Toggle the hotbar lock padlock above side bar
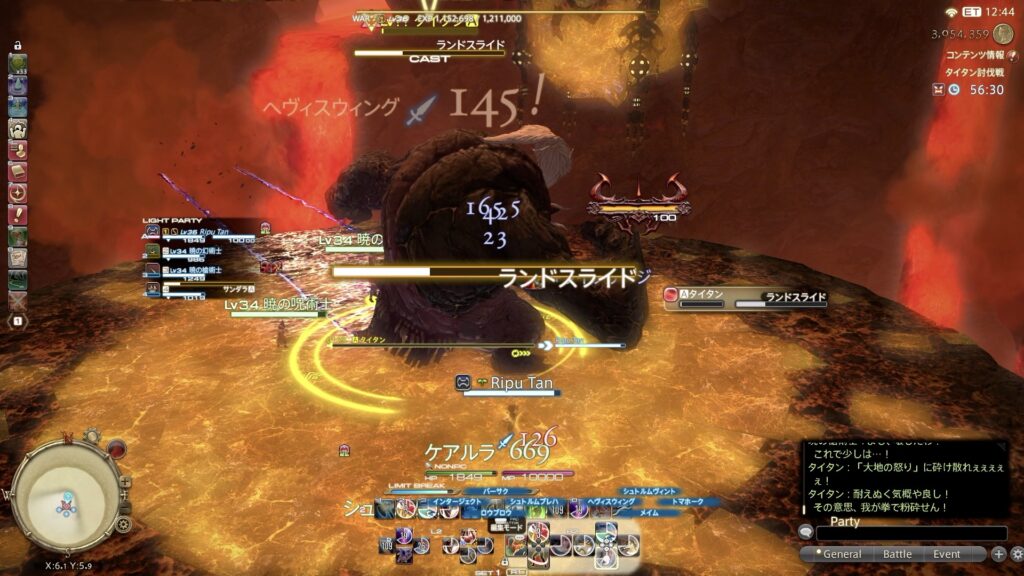The width and height of the screenshot is (1024, 576). (x=17, y=46)
